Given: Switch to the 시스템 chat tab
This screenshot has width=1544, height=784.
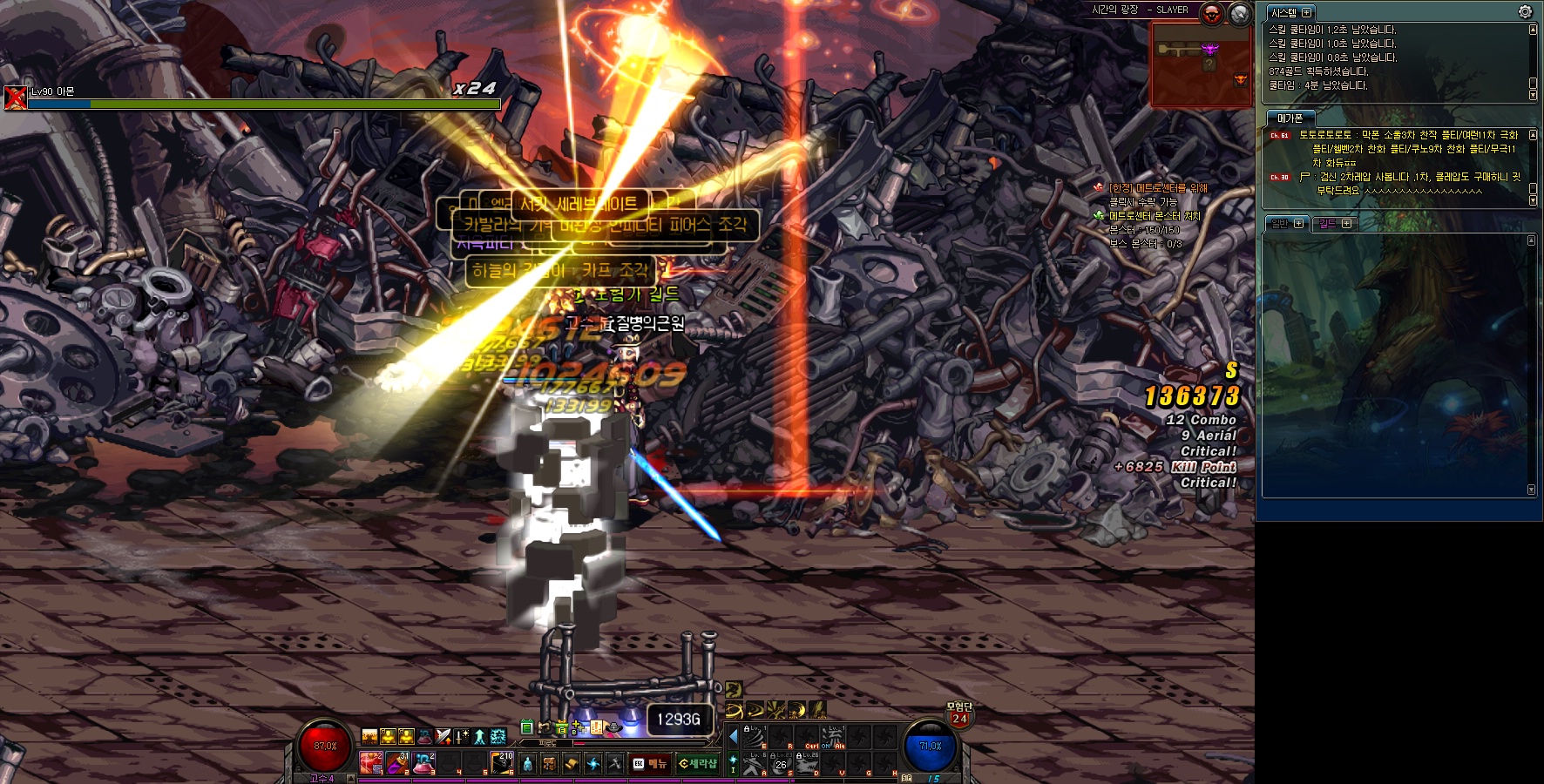Looking at the screenshot, I should pos(1284,13).
